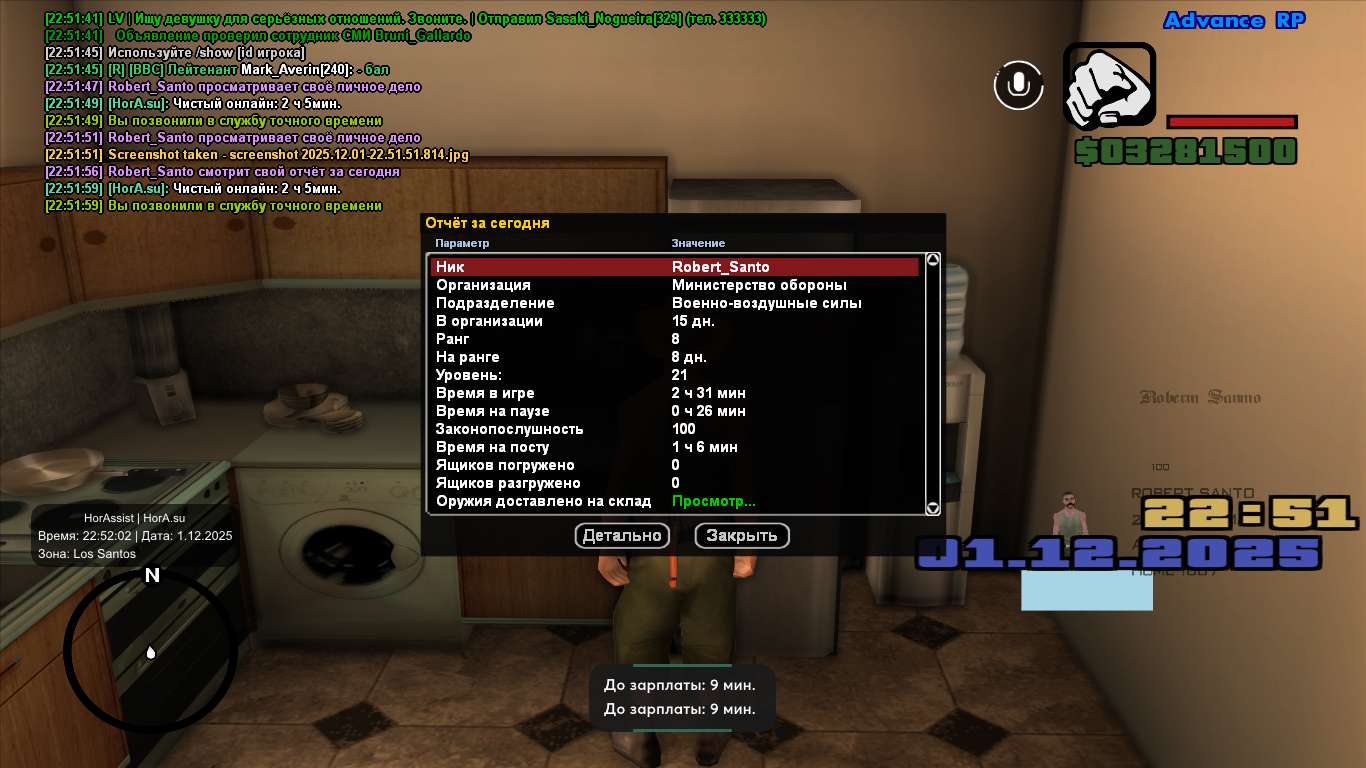The width and height of the screenshot is (1366, 768).
Task: Highlight the Время на посту row
Action: click(x=674, y=447)
